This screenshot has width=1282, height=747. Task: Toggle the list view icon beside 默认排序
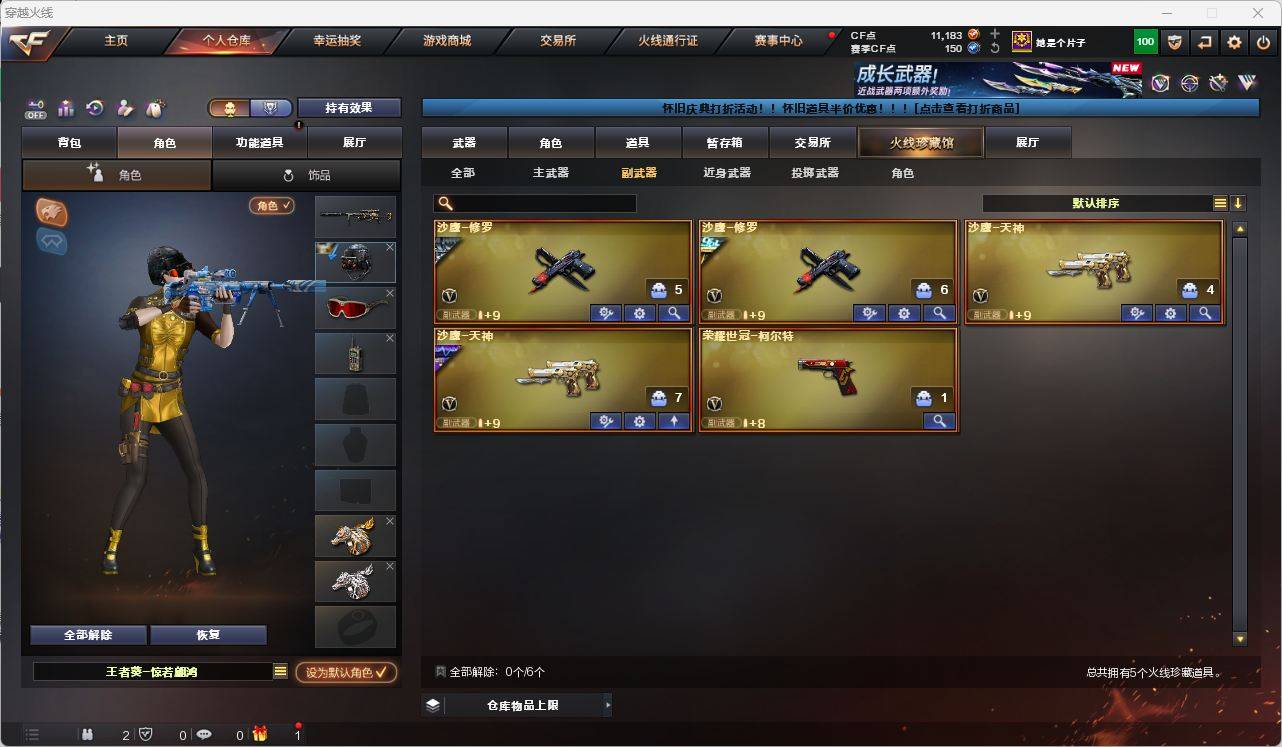pos(1218,202)
